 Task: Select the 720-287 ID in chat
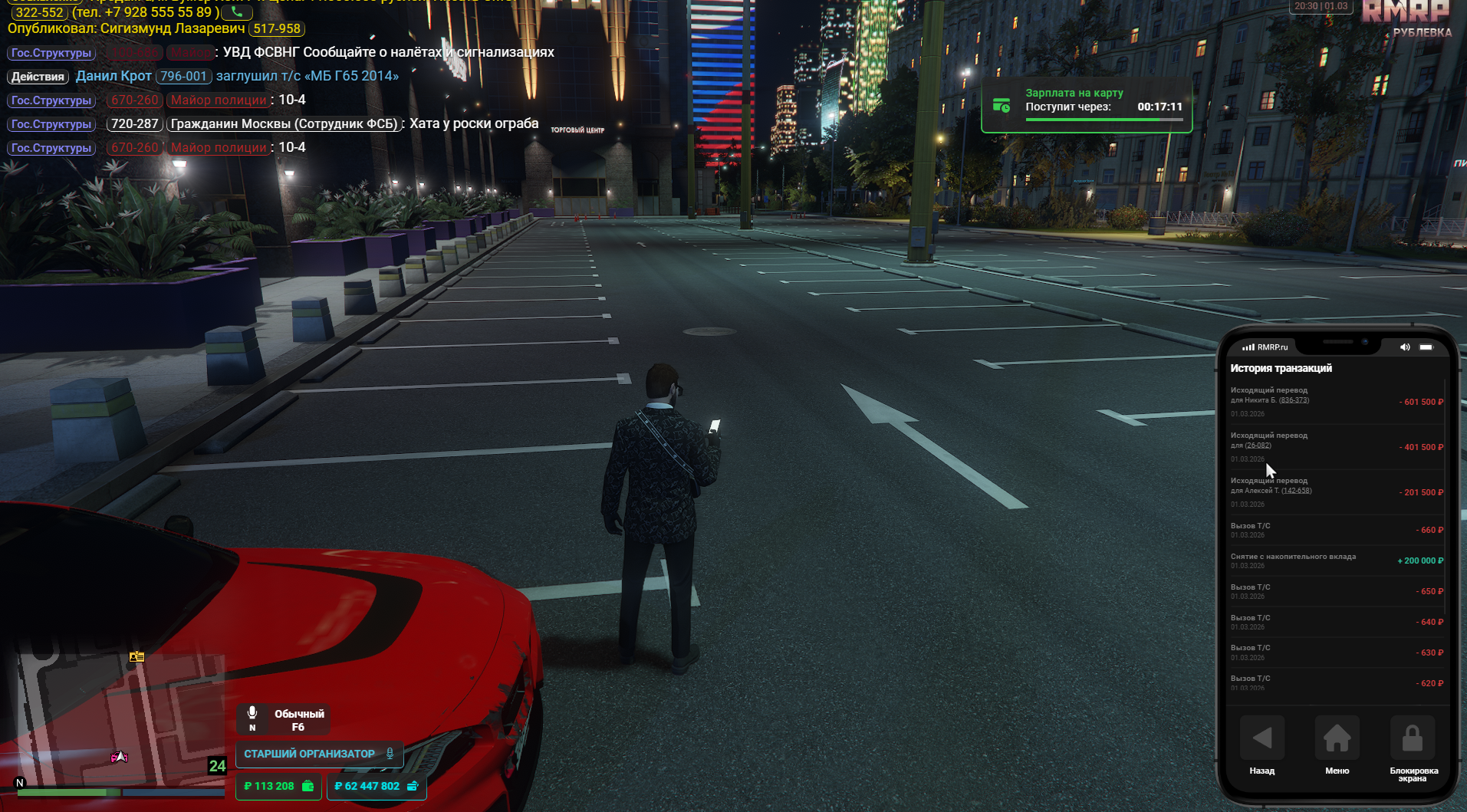point(134,124)
